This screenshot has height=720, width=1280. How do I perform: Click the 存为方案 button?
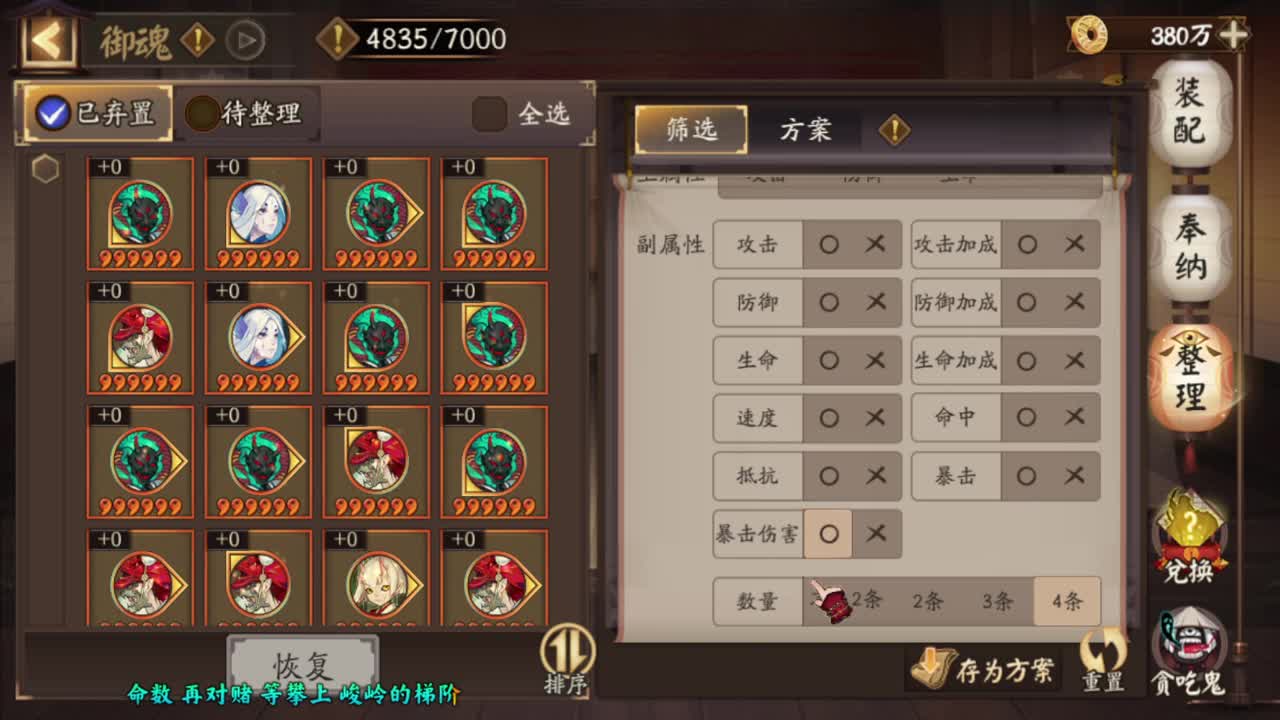tap(985, 666)
